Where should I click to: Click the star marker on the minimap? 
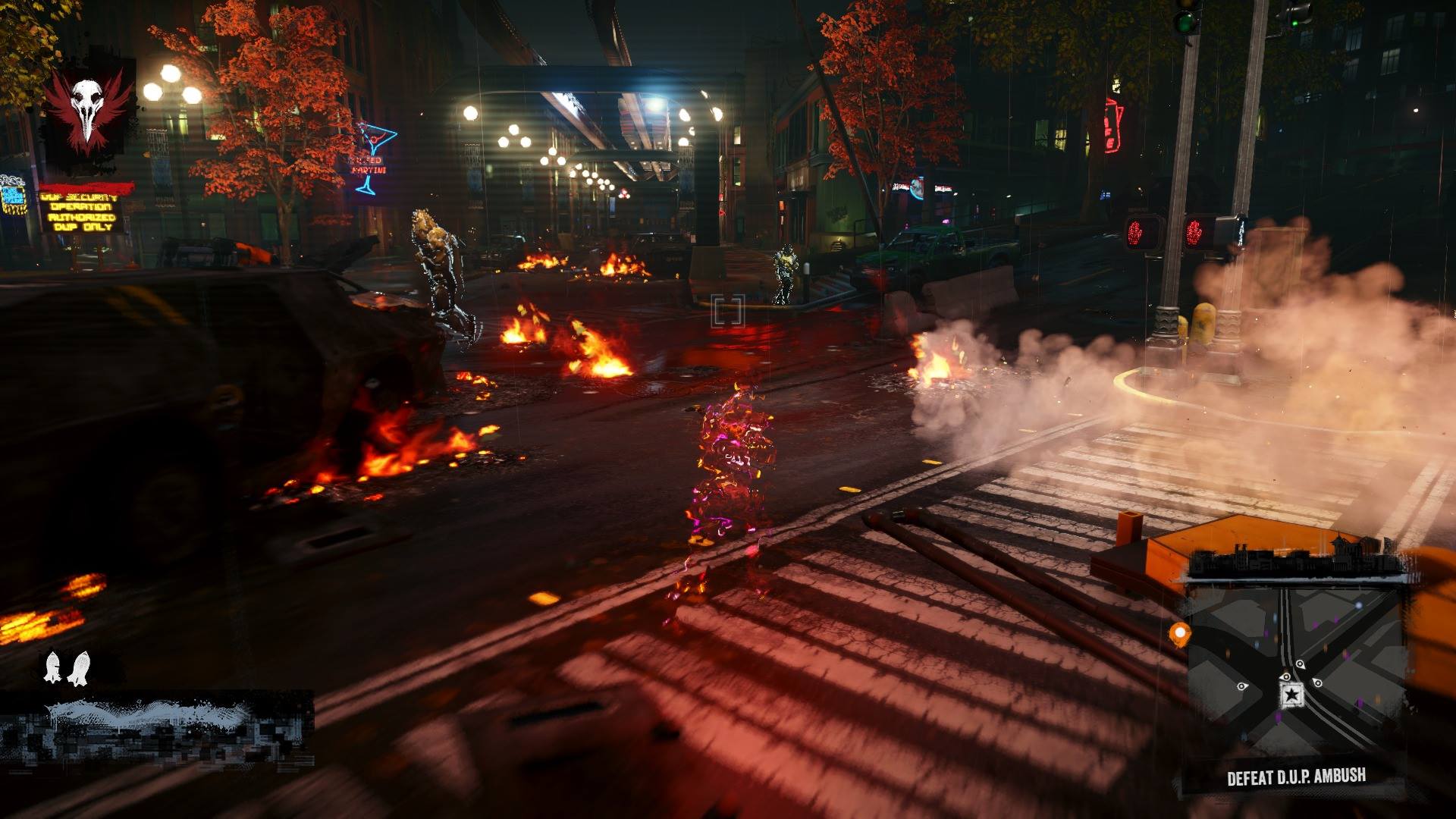coord(1291,694)
